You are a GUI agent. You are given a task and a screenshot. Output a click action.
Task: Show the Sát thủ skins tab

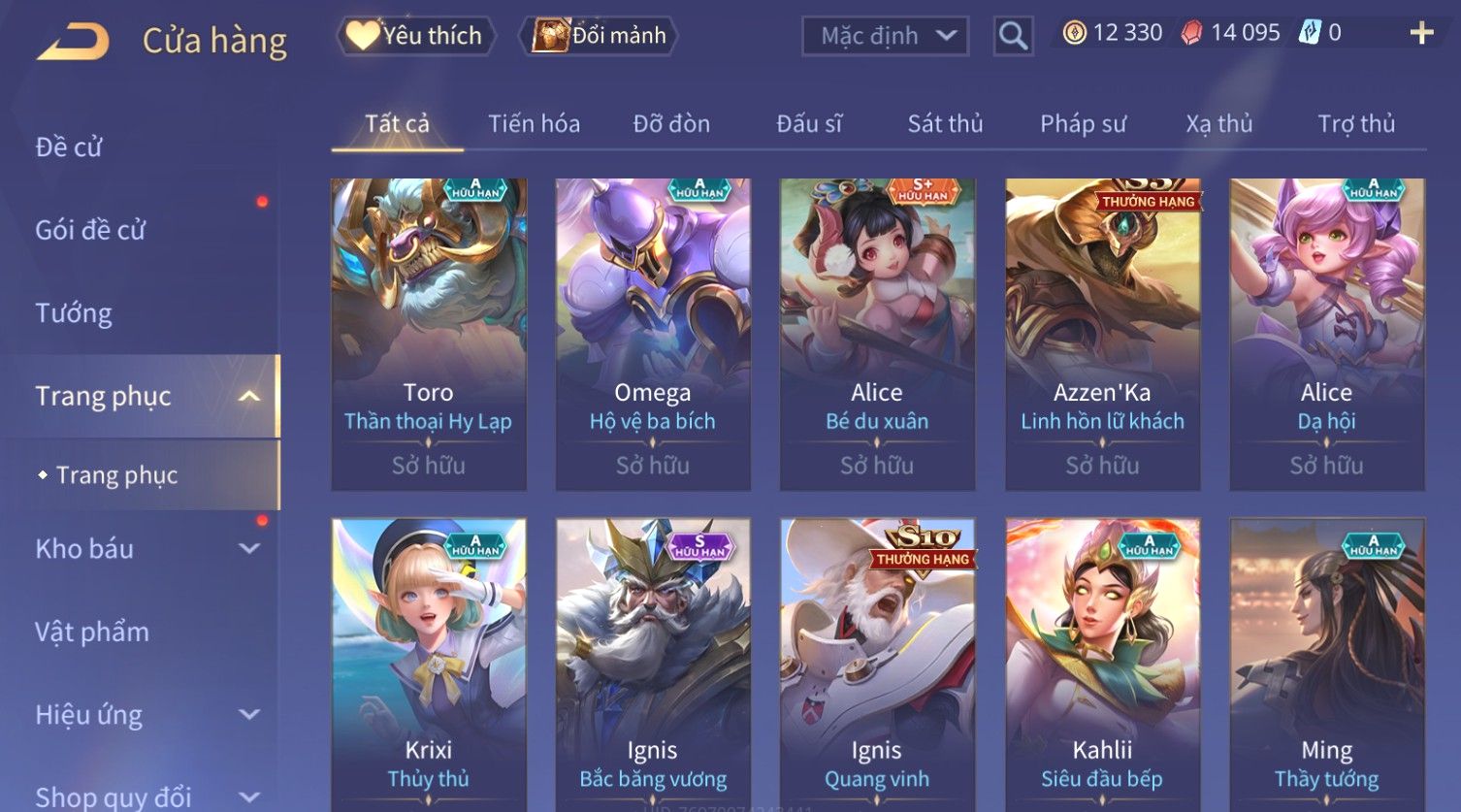[x=945, y=124]
